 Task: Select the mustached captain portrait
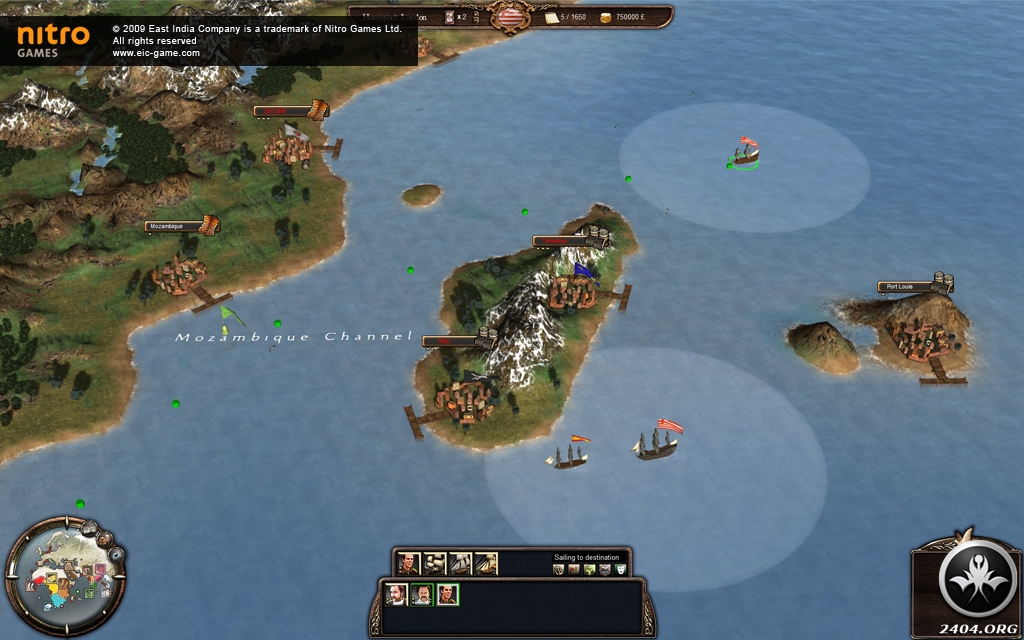coord(422,595)
